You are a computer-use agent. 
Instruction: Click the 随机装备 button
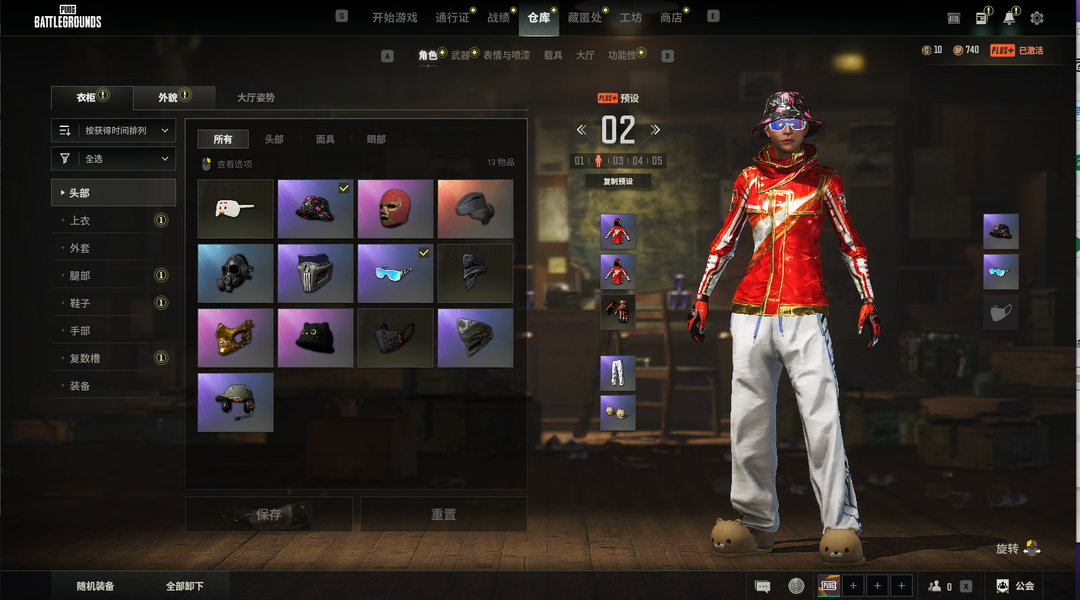(x=96, y=586)
